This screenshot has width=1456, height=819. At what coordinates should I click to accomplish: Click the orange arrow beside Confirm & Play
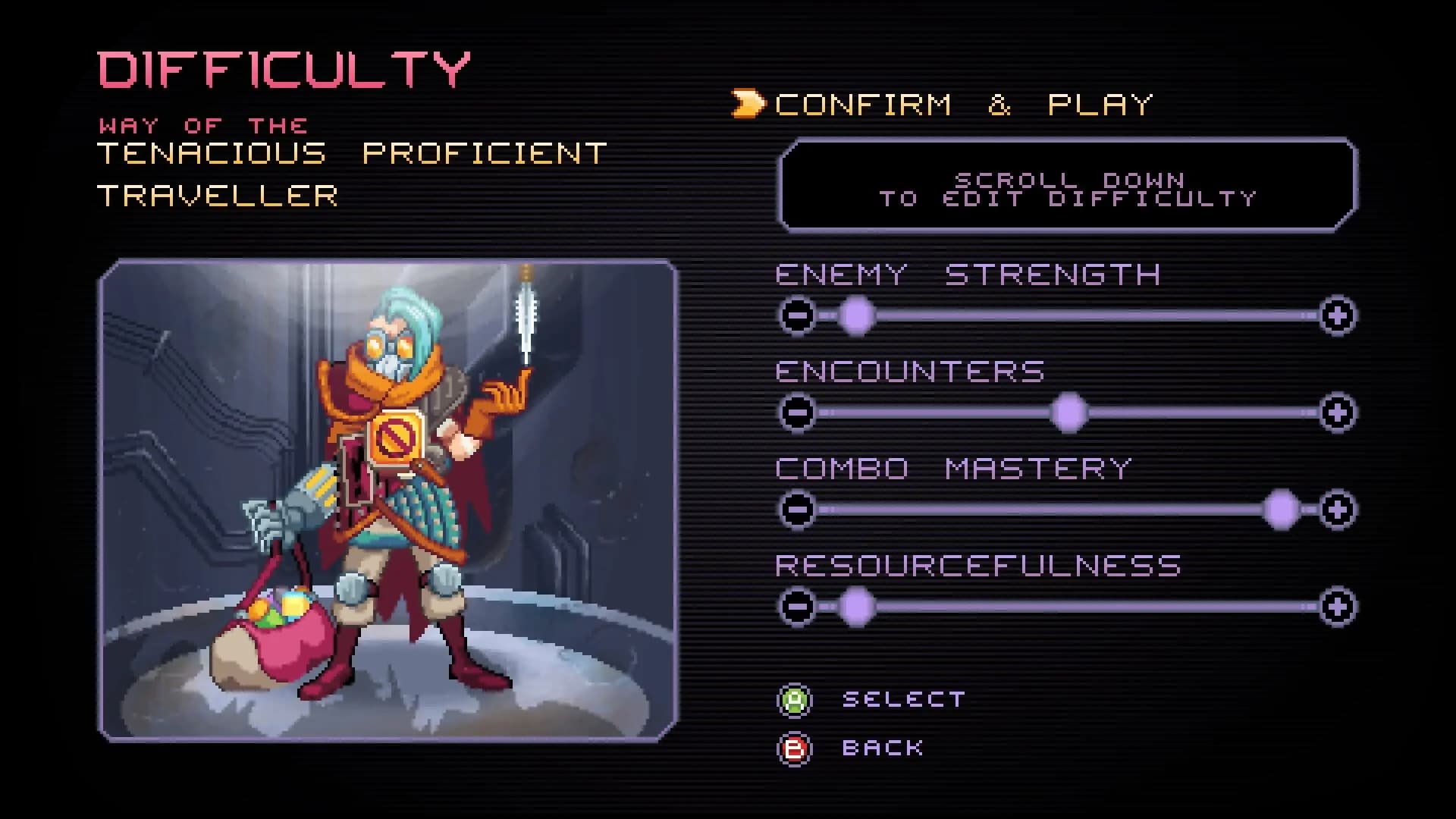pyautogui.click(x=747, y=102)
